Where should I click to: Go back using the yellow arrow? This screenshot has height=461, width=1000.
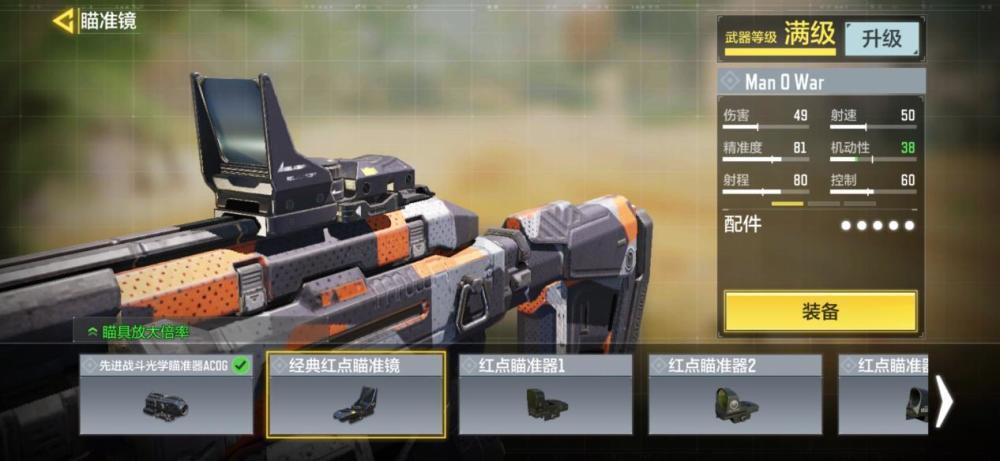tap(64, 20)
